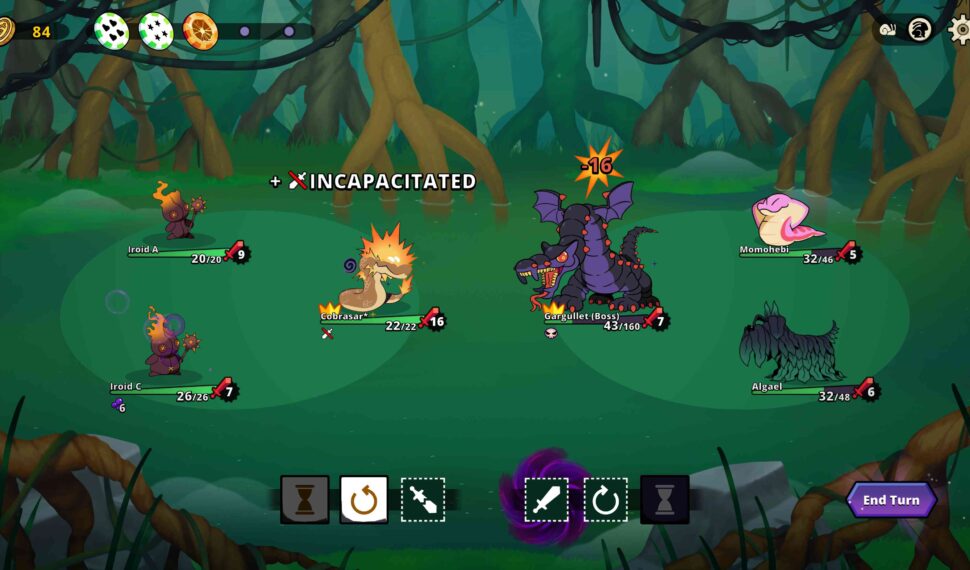Select the Cobrasar unit
Viewport: 970px width, 570px height.
click(376, 276)
